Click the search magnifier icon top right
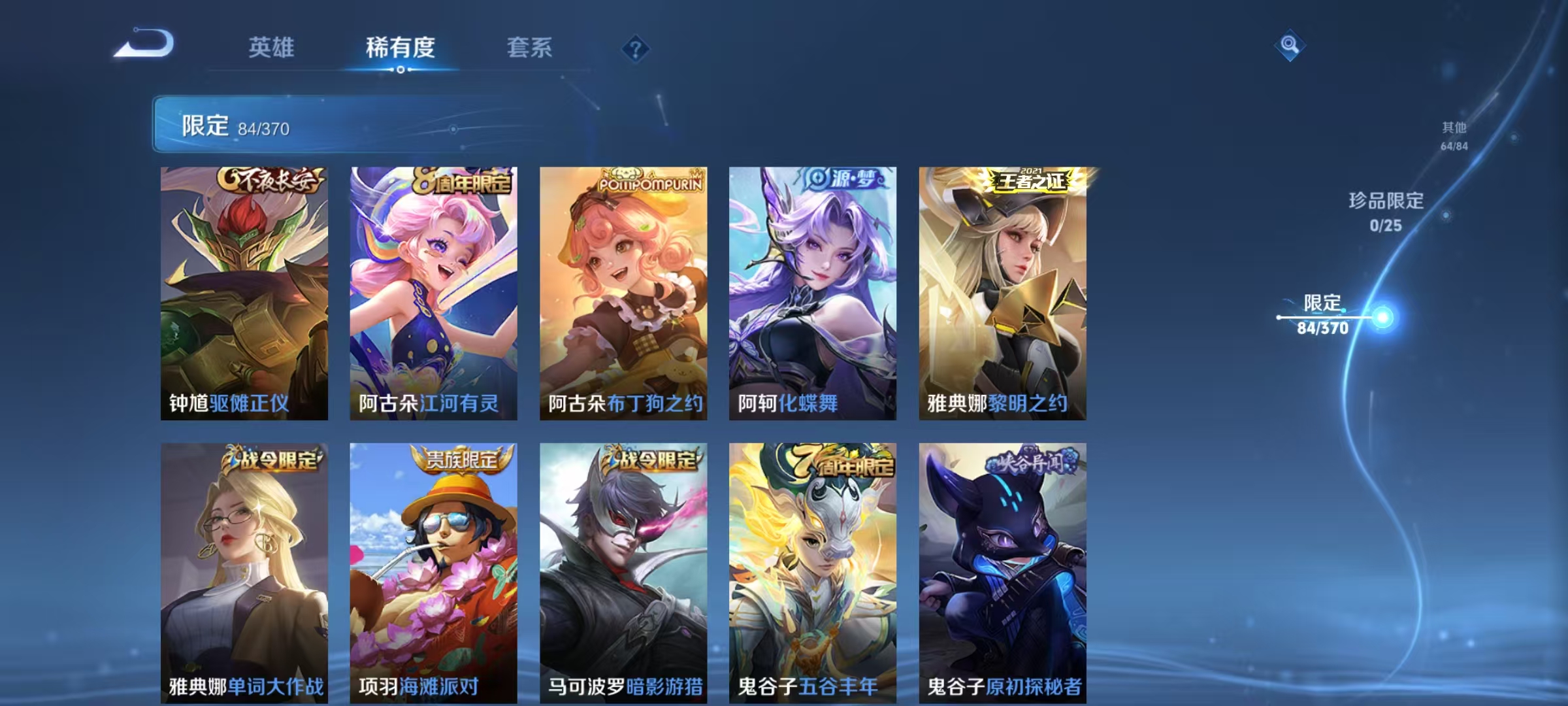 pos(1289,44)
